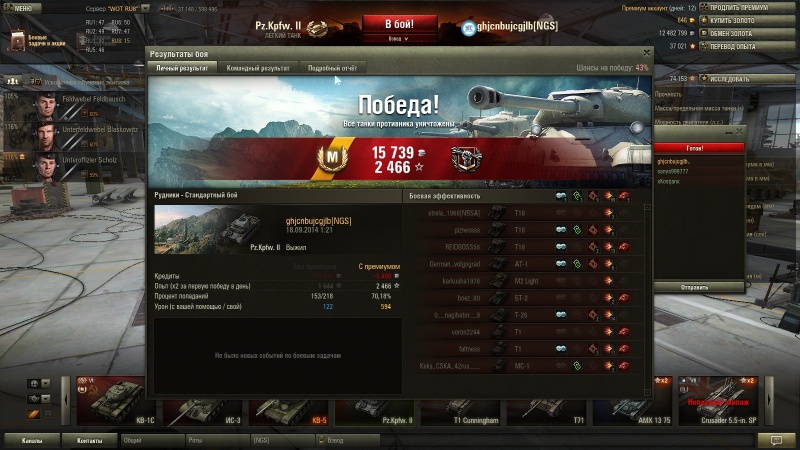Open the Контакты contacts list
The image size is (800, 450).
(90, 440)
